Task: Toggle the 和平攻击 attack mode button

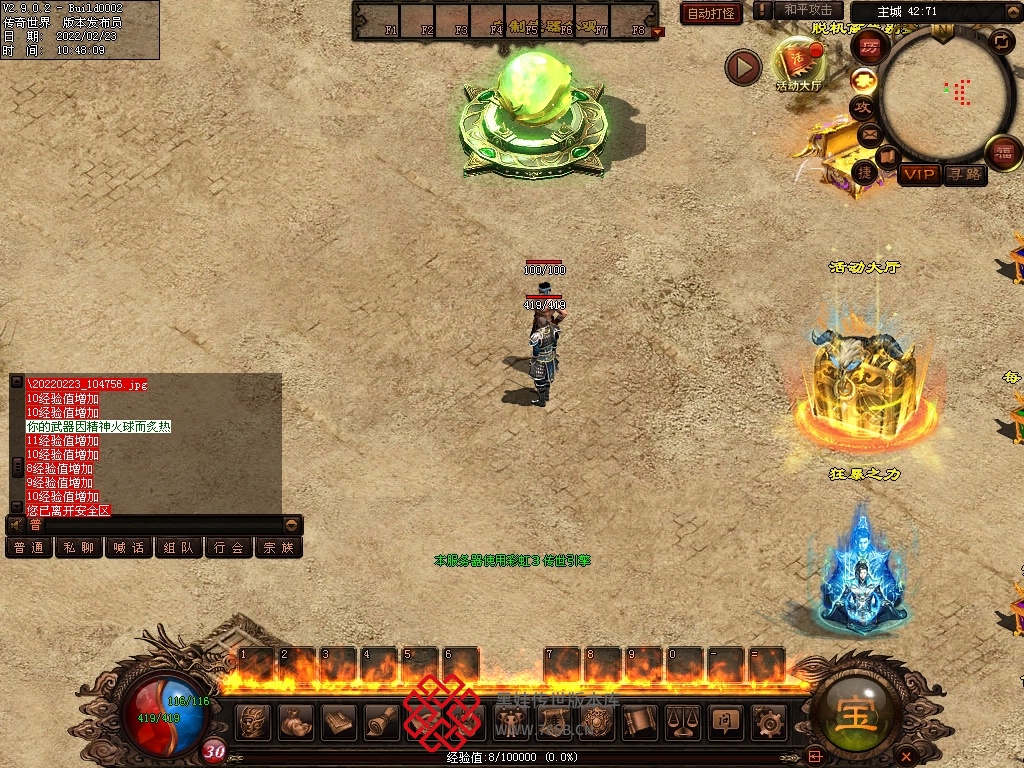Action: (x=807, y=10)
